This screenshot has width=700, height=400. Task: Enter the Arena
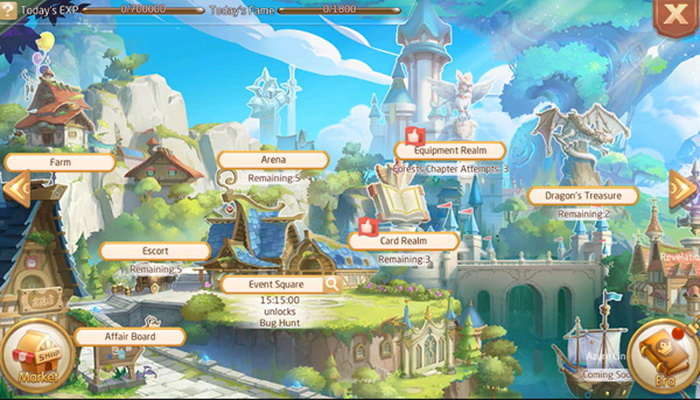click(x=273, y=160)
